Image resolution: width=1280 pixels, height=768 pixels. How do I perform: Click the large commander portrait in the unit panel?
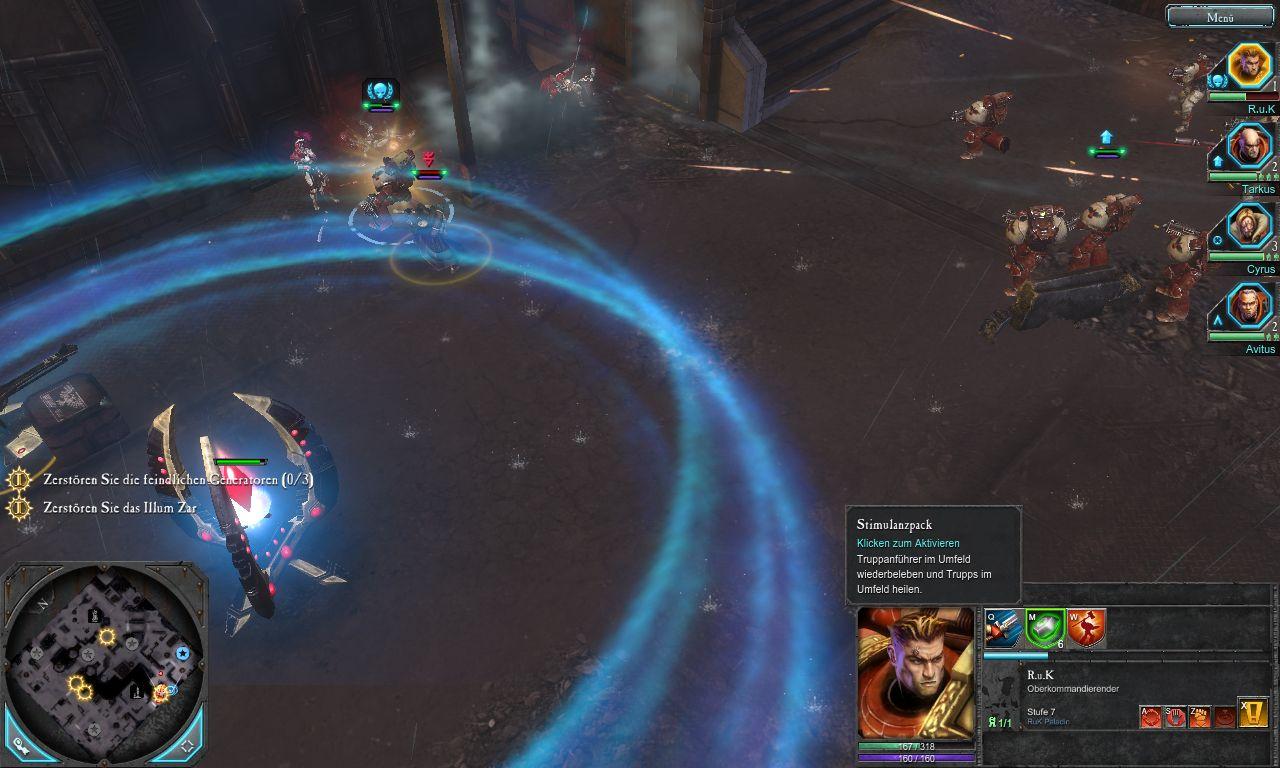click(915, 673)
